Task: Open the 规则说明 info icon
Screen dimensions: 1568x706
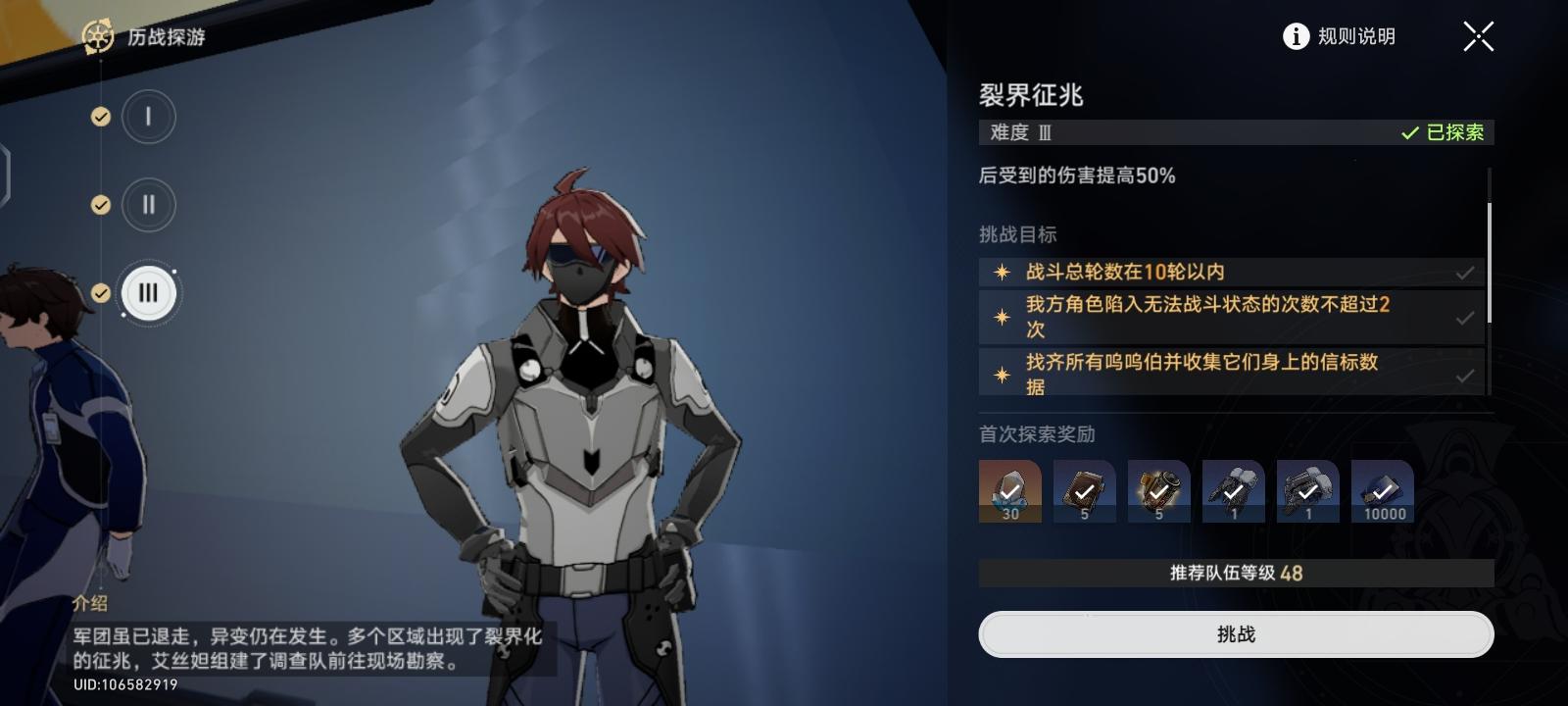Action: [x=1296, y=35]
